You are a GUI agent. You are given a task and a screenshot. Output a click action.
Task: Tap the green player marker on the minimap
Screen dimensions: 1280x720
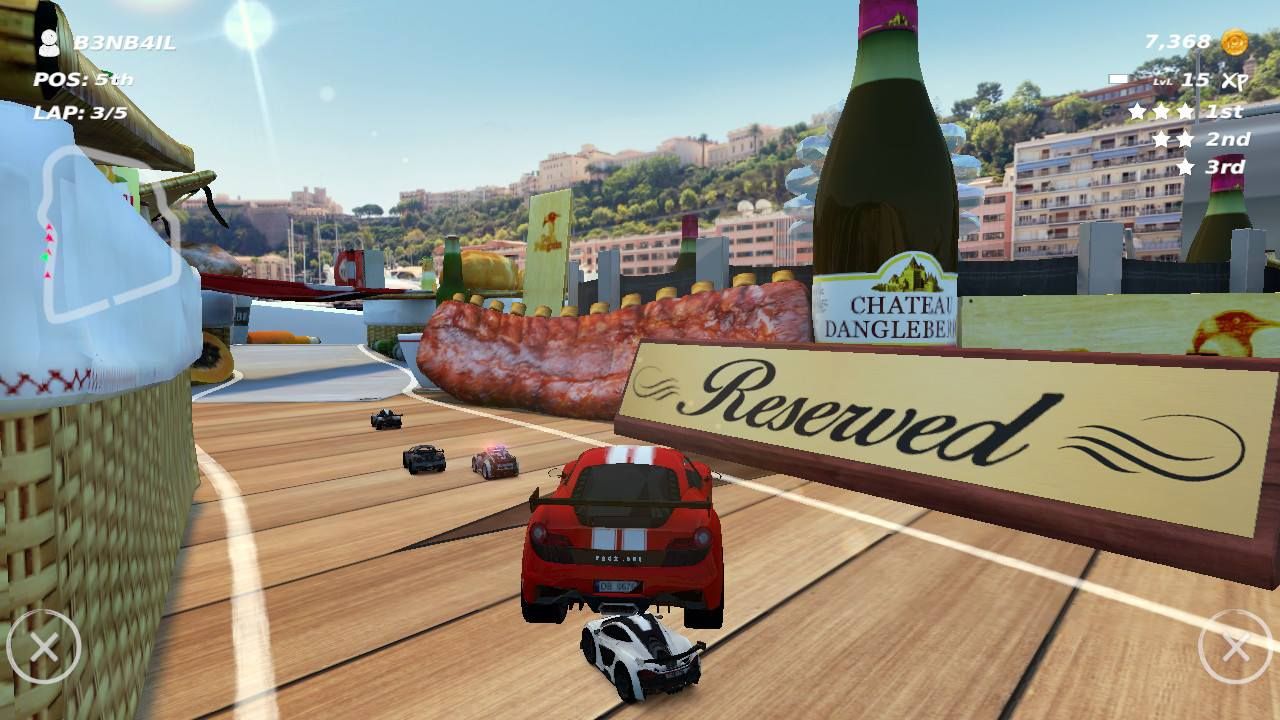coord(45,257)
